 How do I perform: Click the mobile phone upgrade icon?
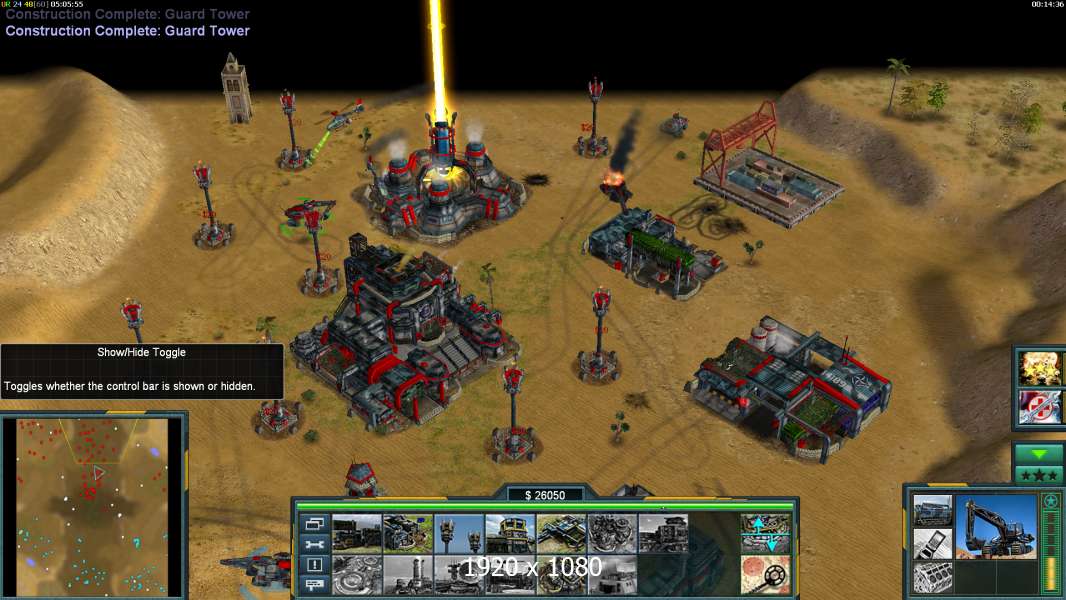[x=932, y=545]
